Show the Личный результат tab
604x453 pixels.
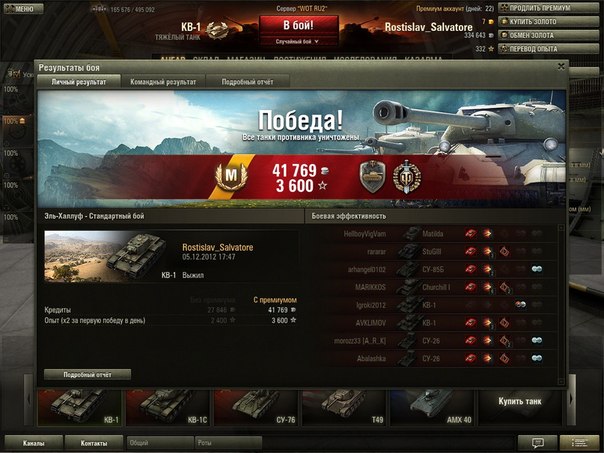pyautogui.click(x=78, y=82)
